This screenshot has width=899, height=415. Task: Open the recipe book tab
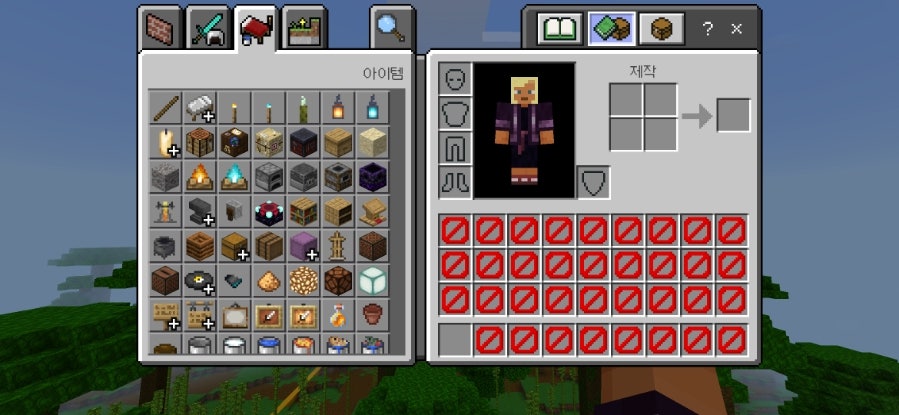coord(559,28)
